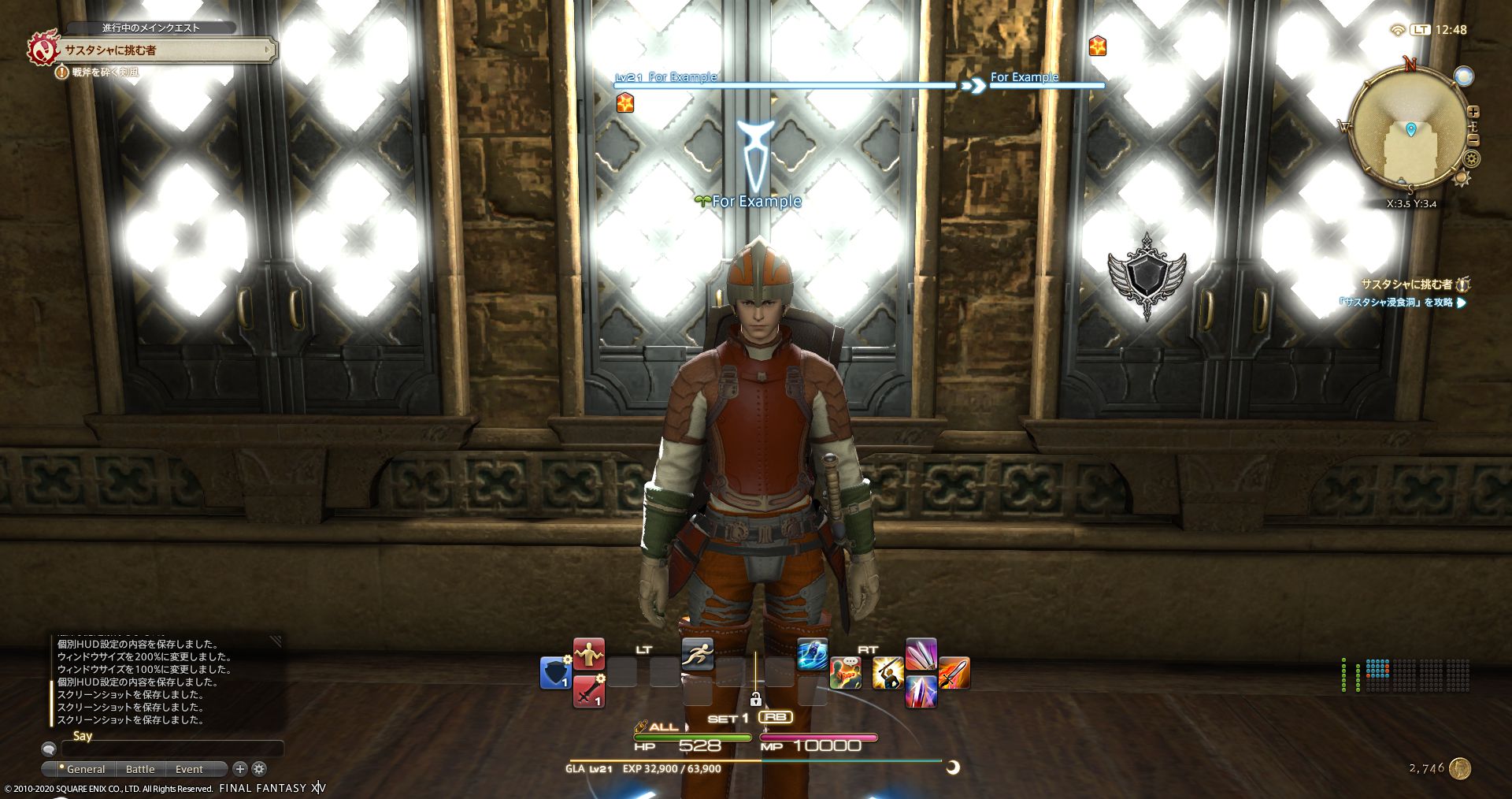The width and height of the screenshot is (1512, 799).
Task: Click the sun toggle below minimap gear
Action: (x=1462, y=178)
